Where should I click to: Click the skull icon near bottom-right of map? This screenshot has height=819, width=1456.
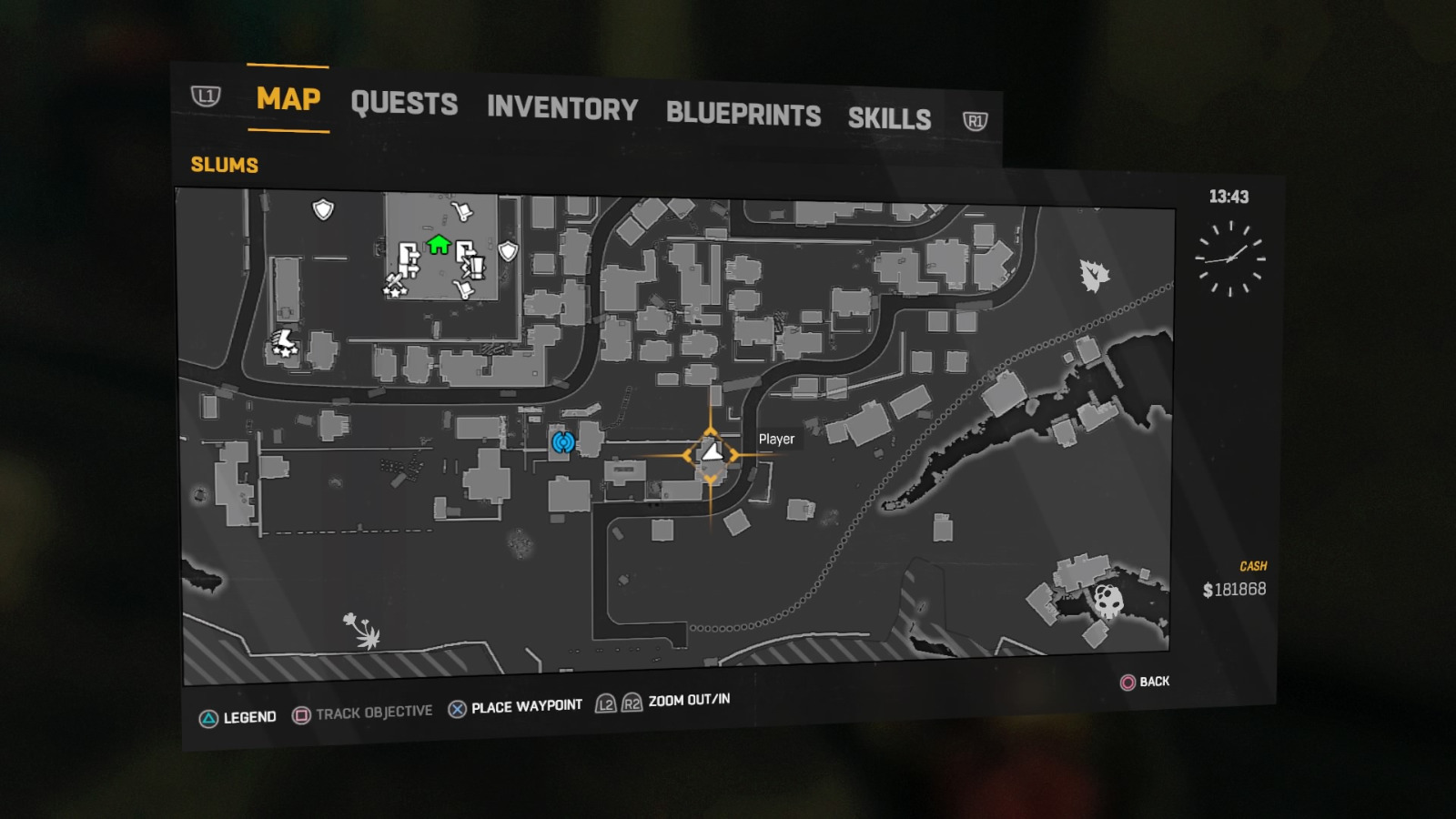click(x=1108, y=601)
